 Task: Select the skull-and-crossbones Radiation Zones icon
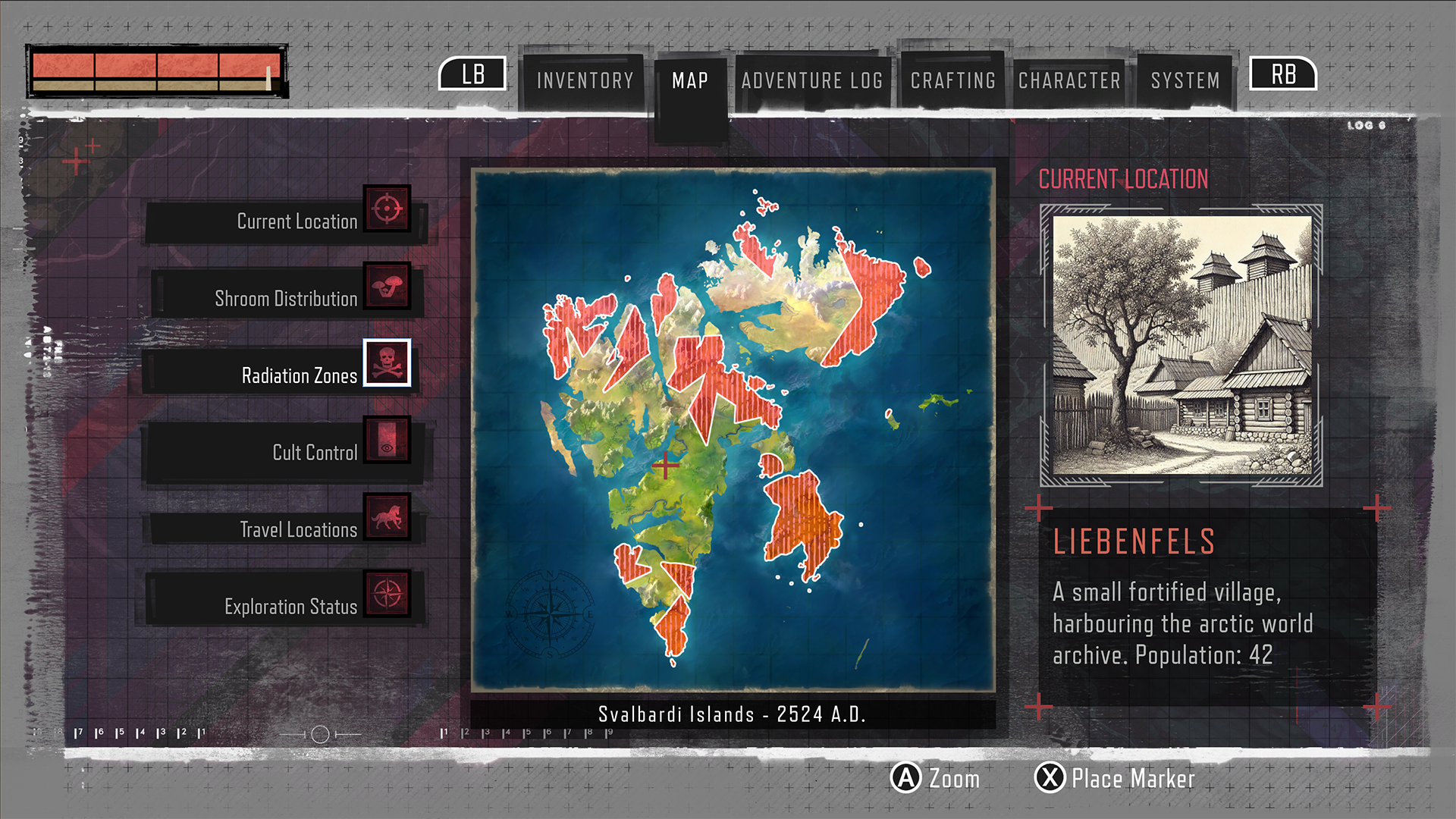387,364
